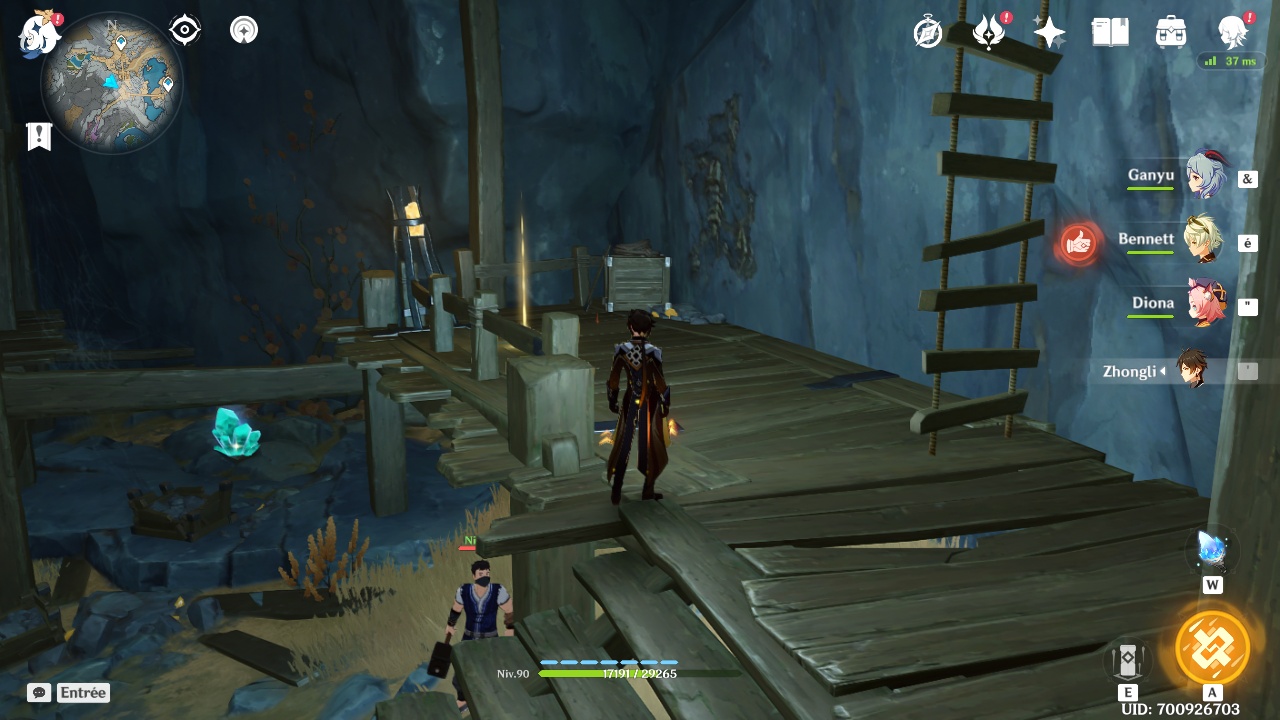This screenshot has height=720, width=1280.
Task: Open the Adventurer Handbook book icon
Action: coord(1110,33)
